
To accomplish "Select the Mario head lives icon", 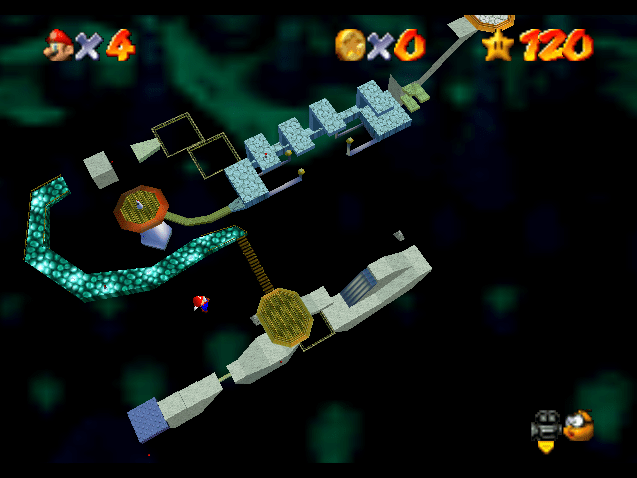I will tap(59, 44).
